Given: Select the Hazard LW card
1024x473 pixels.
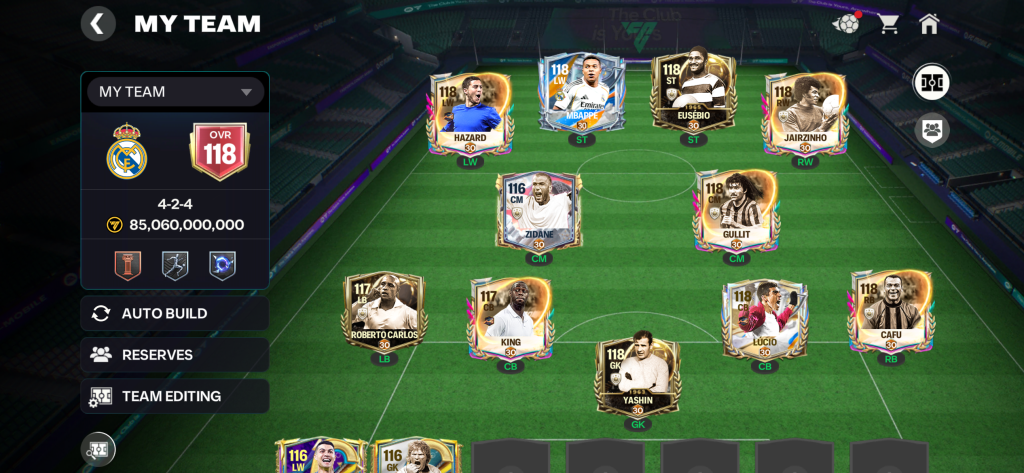Looking at the screenshot, I should point(469,112).
